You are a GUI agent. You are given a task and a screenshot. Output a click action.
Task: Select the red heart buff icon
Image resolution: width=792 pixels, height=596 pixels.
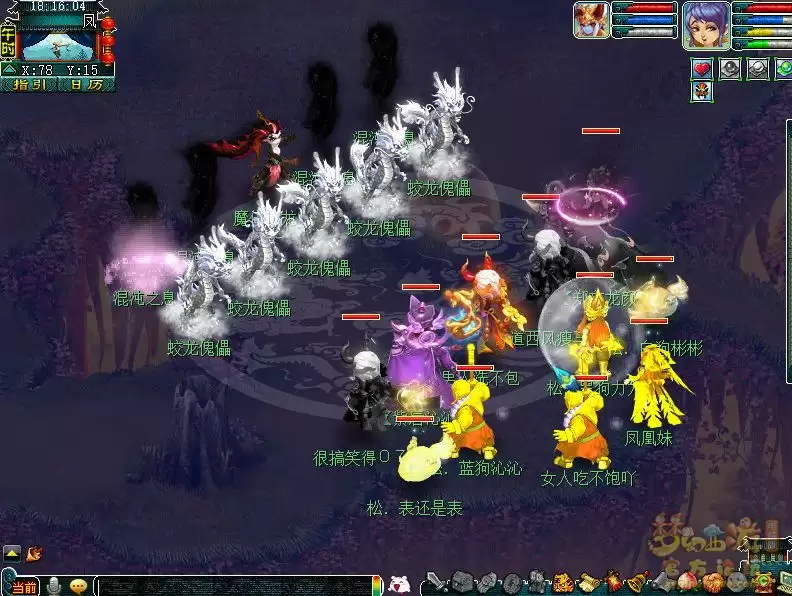pyautogui.click(x=702, y=68)
